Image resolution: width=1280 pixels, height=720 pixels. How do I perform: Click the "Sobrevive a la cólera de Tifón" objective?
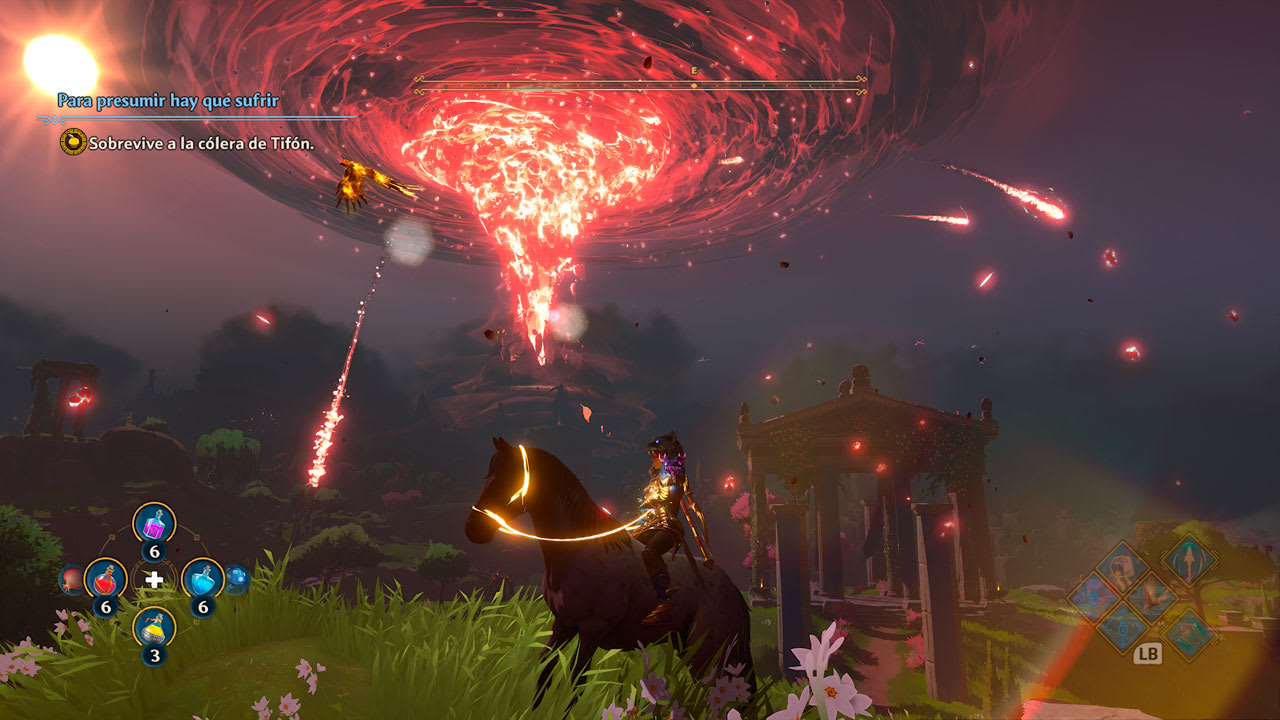coord(201,143)
